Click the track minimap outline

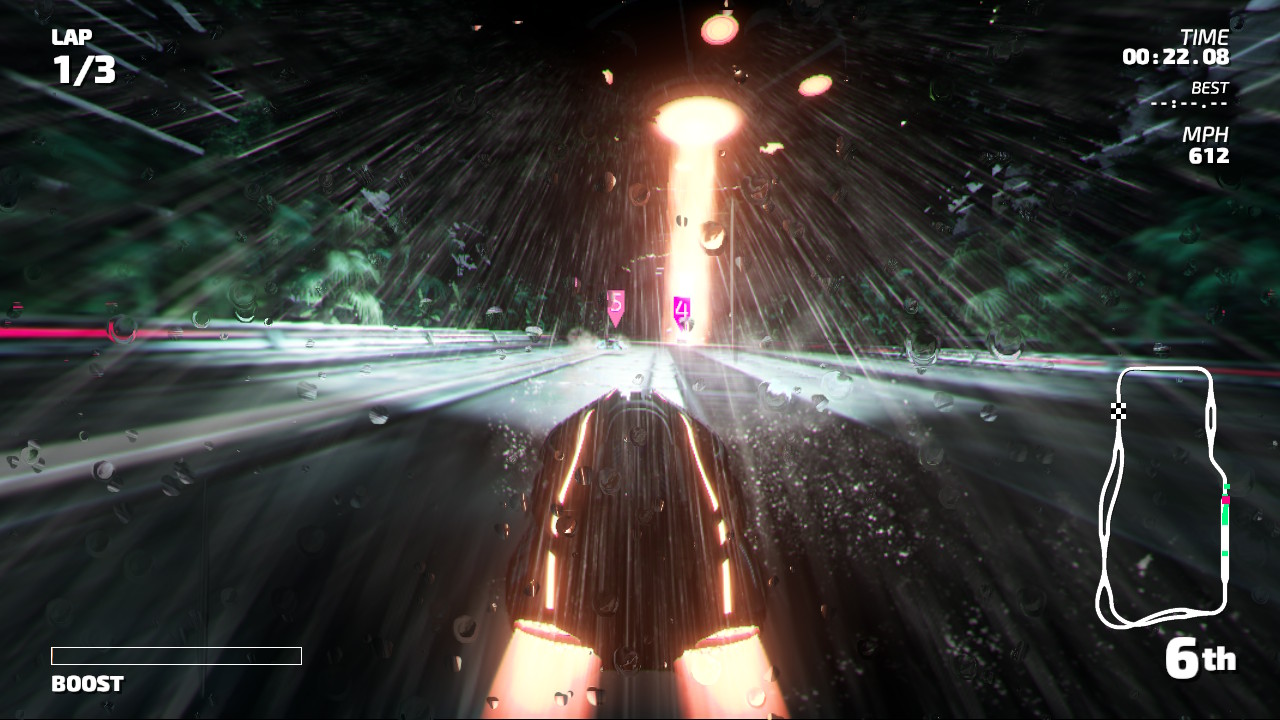tap(1163, 497)
